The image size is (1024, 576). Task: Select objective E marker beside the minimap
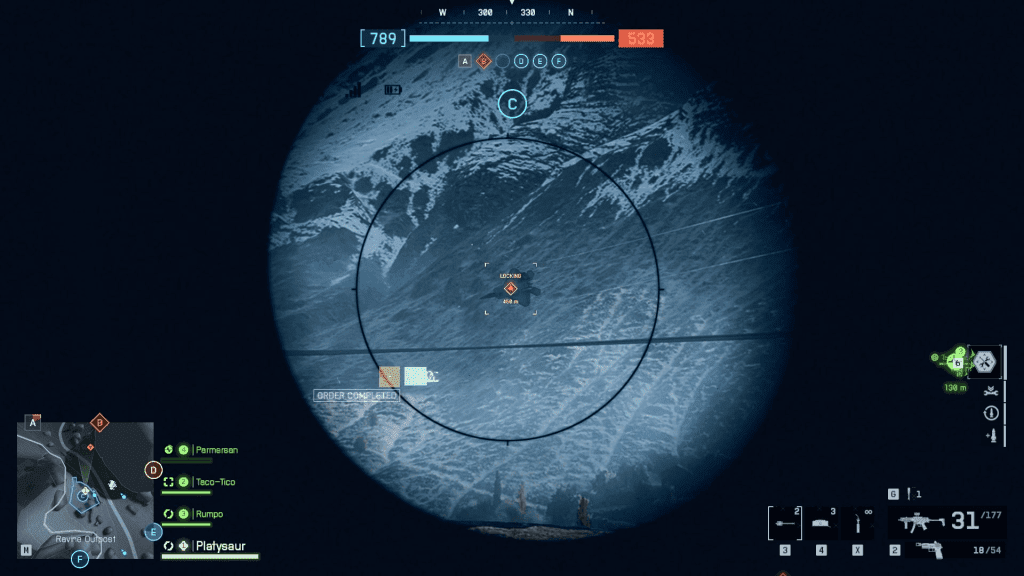tap(153, 532)
